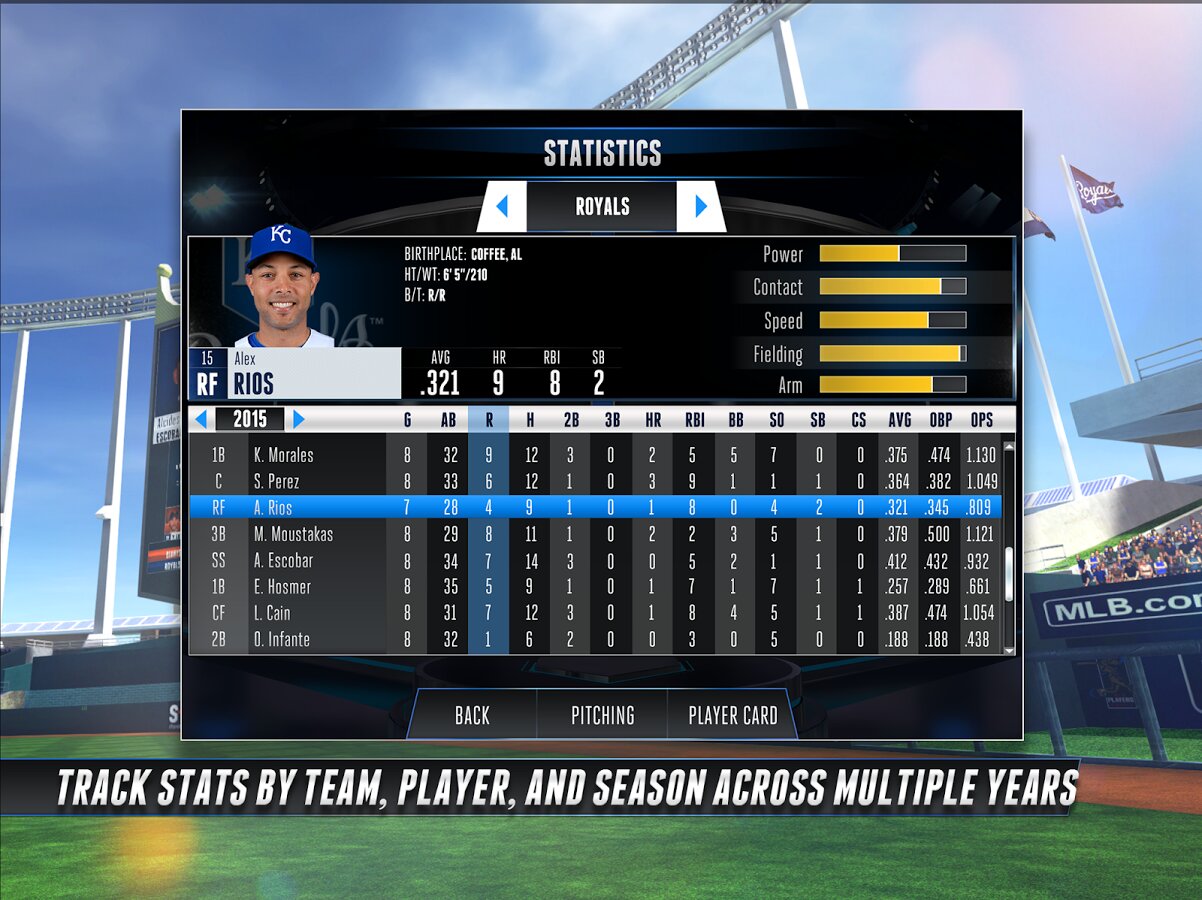The height and width of the screenshot is (900, 1202).
Task: Go to the season before 2015
Action: pos(202,420)
